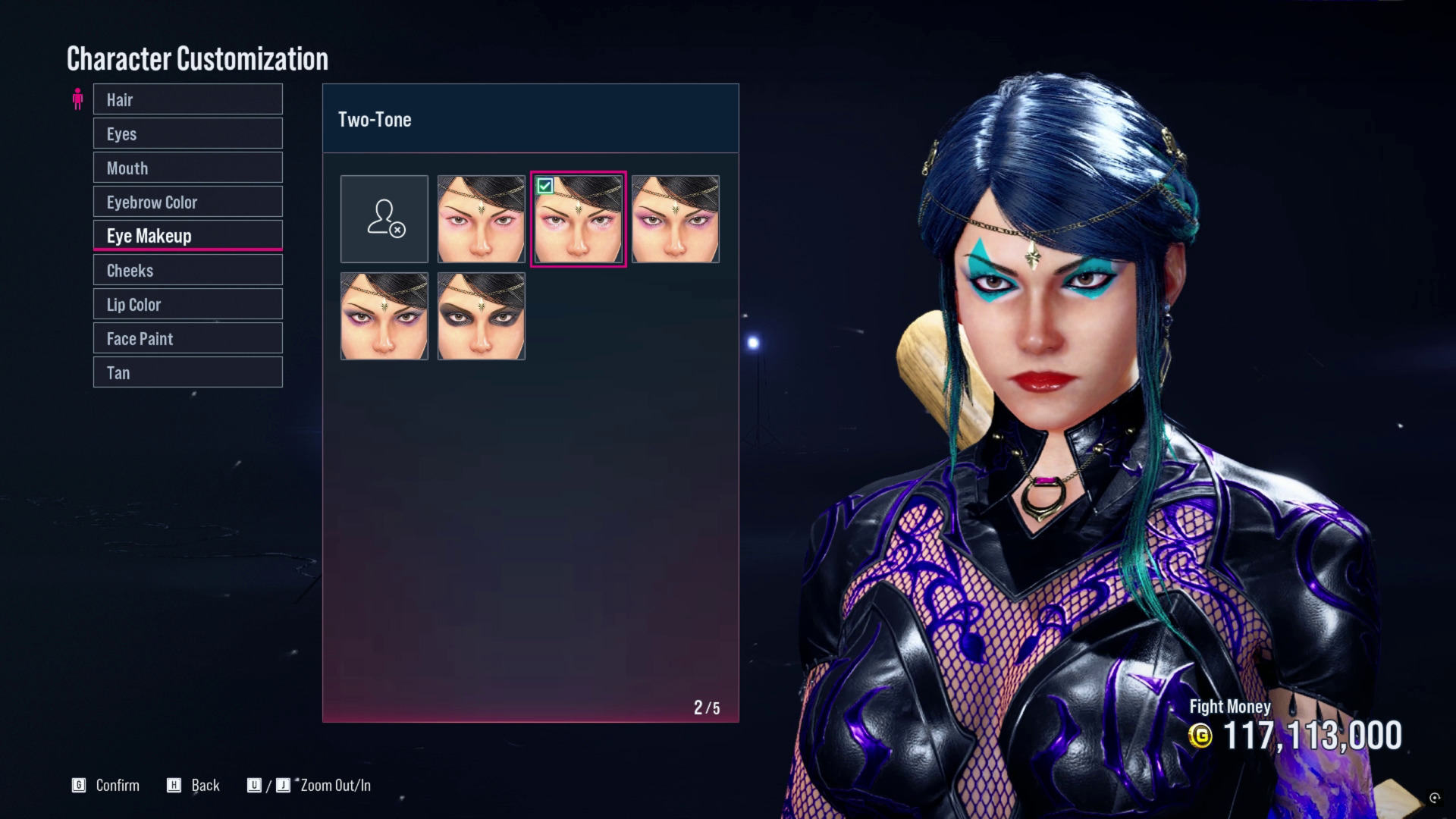Select the Eyes category
The width and height of the screenshot is (1456, 819).
187,133
